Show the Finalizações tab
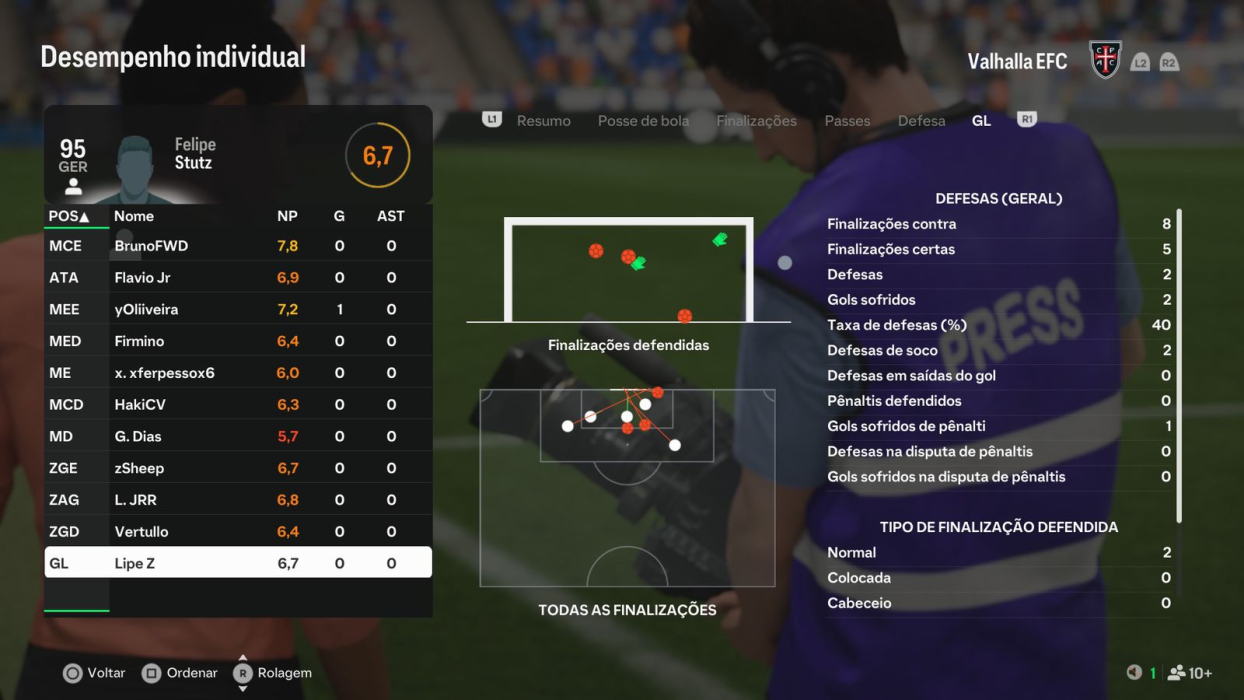The image size is (1244, 700). 756,121
